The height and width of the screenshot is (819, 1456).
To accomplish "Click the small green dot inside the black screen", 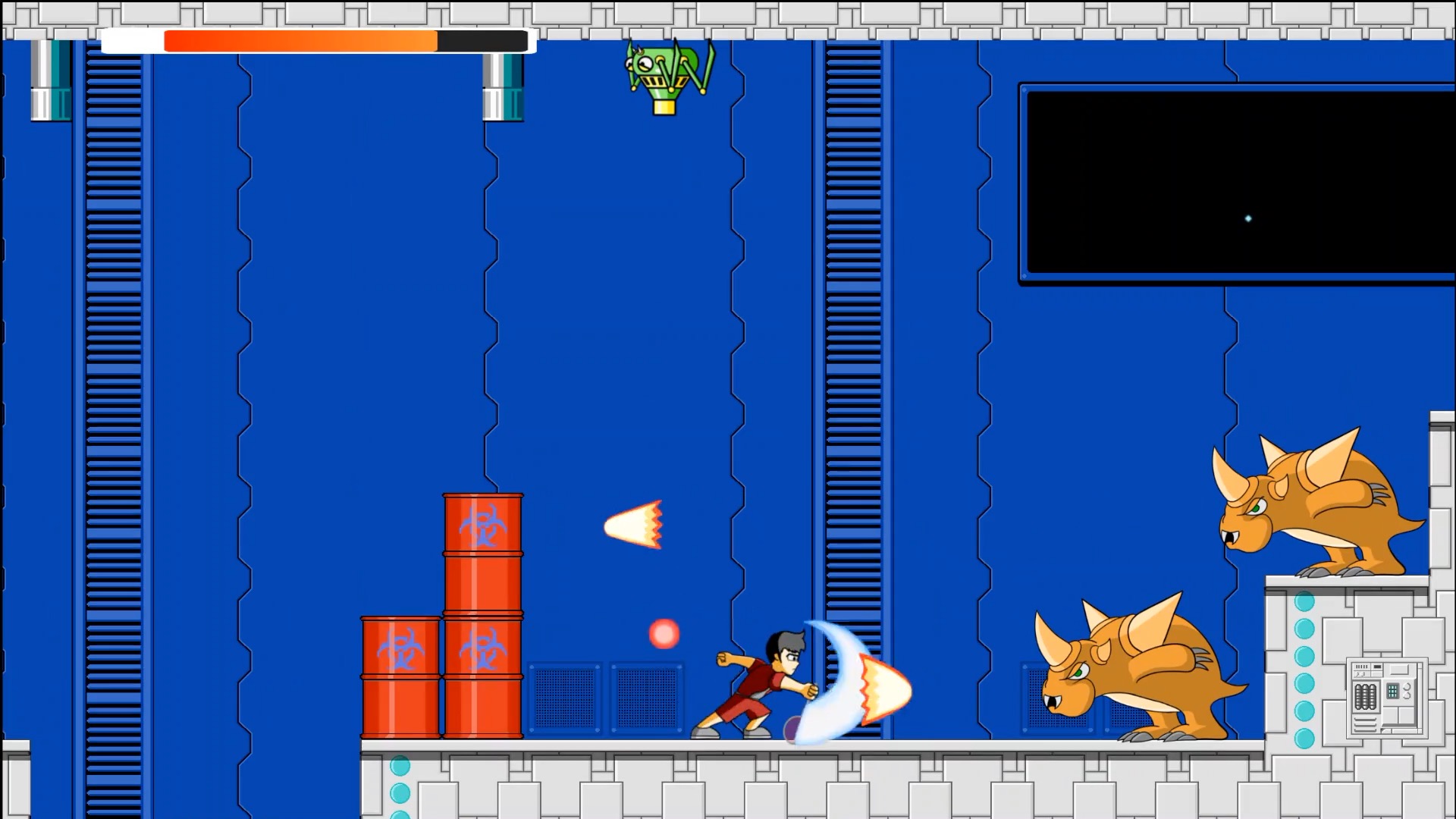I will tap(1248, 218).
